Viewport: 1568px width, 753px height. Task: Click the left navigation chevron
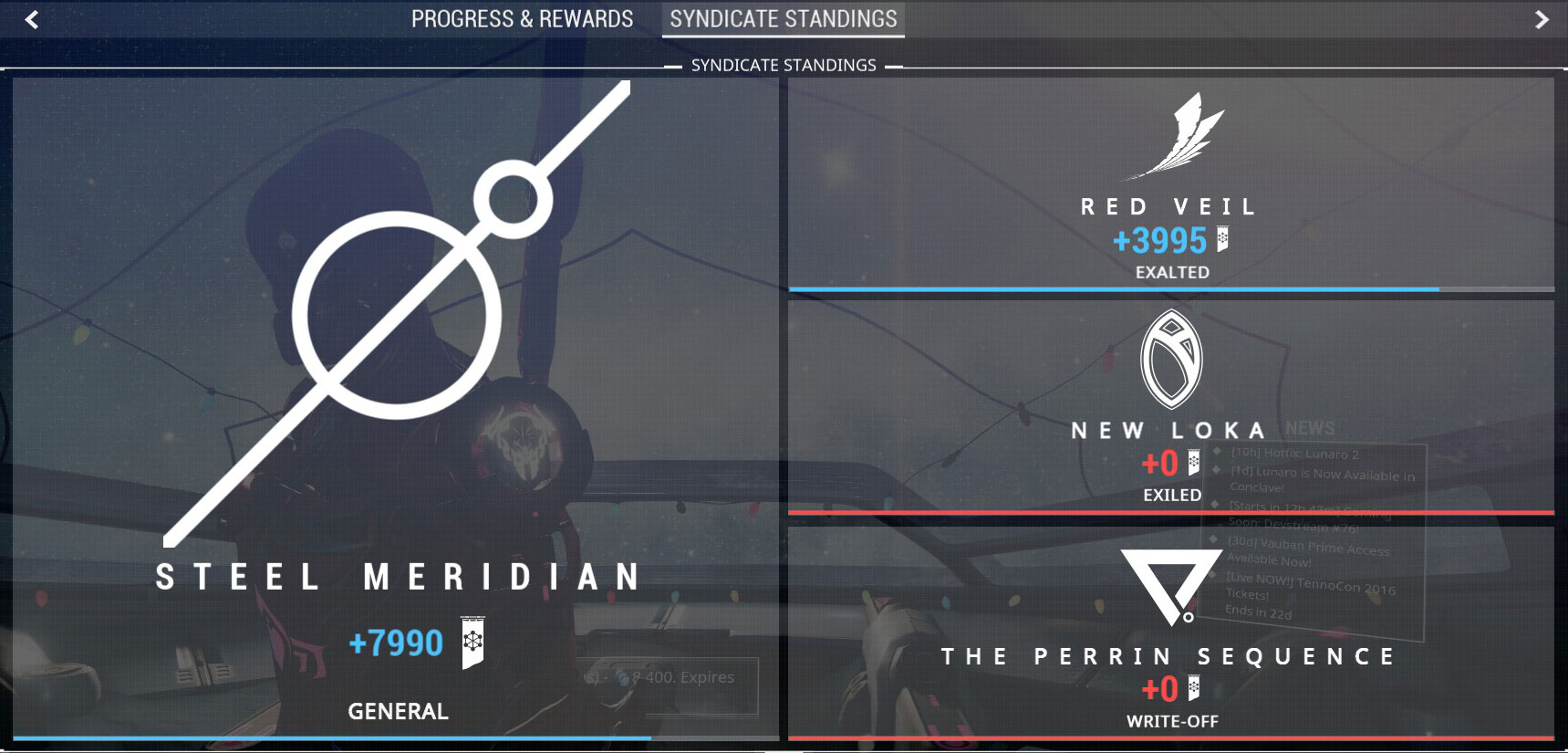[30, 18]
